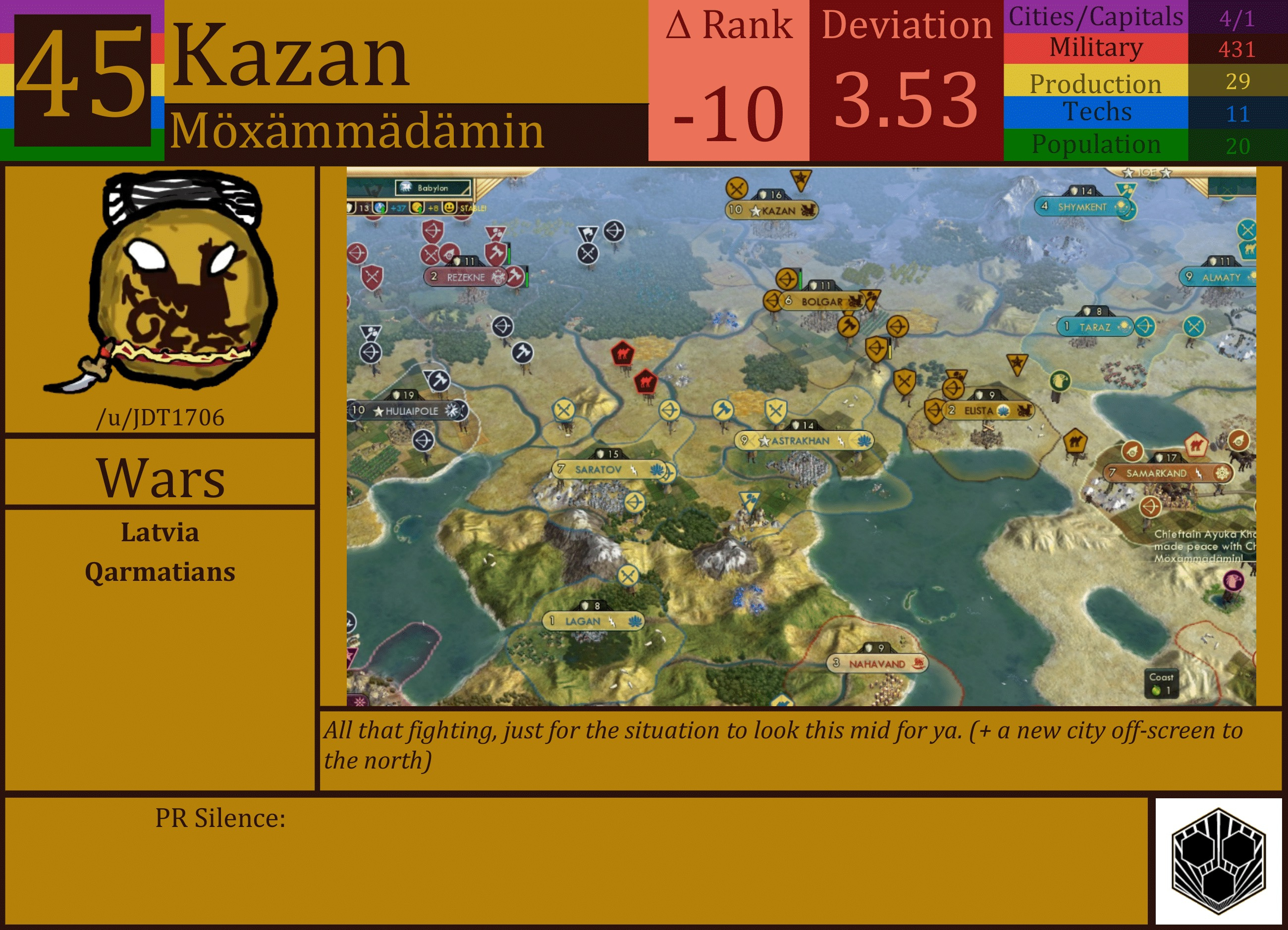Click the smiley happiness icon showing STABLE
The image size is (1288, 930).
click(x=449, y=208)
